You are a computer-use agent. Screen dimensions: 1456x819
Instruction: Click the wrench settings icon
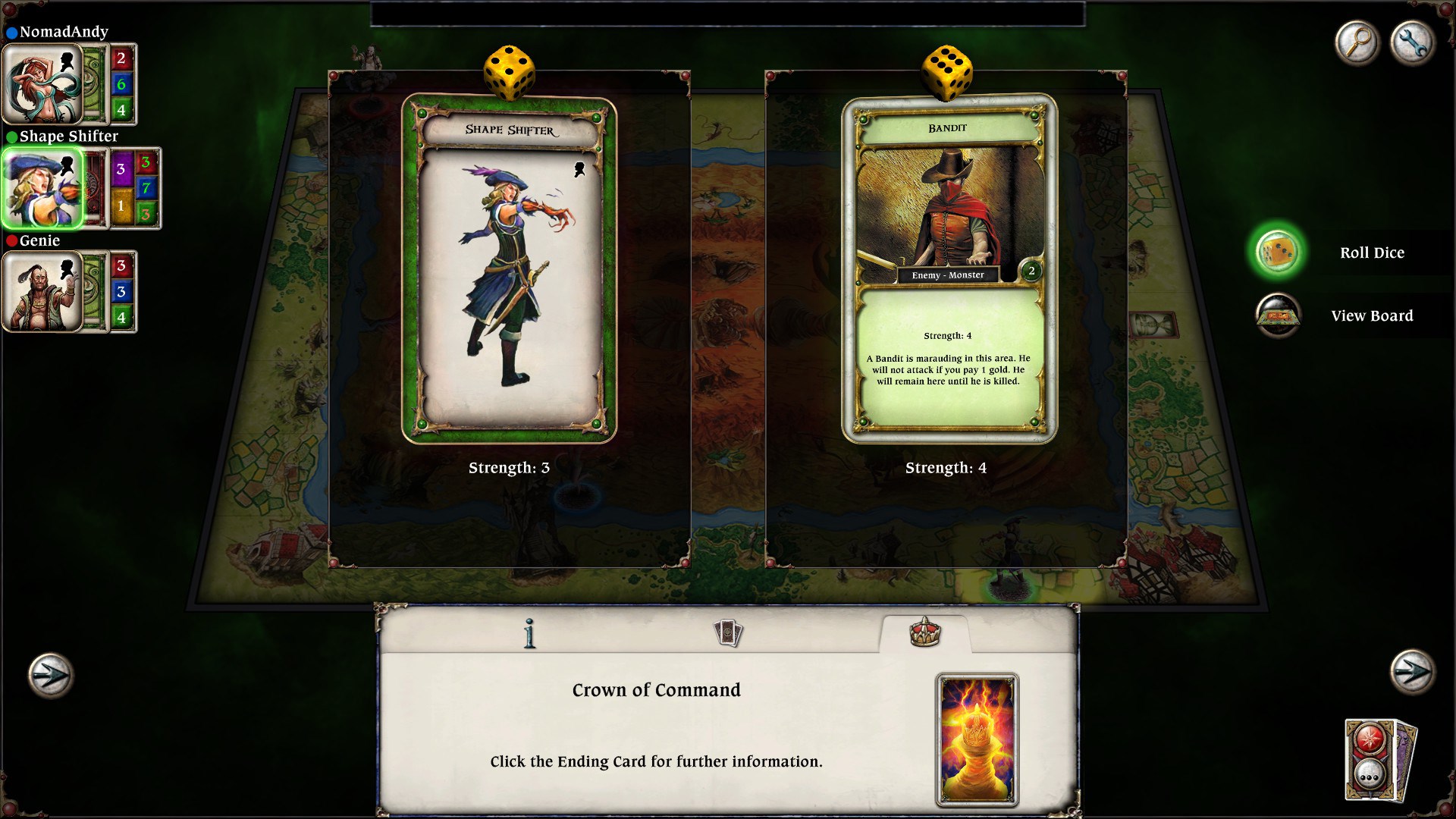point(1412,43)
